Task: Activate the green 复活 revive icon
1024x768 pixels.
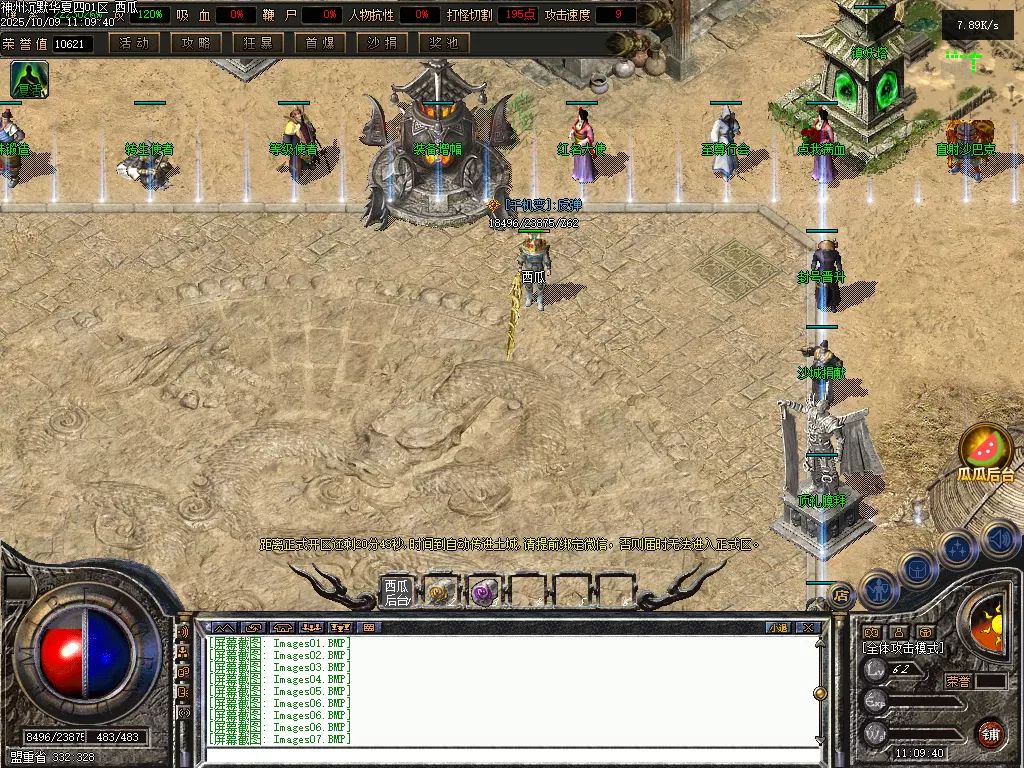Action: pos(29,79)
